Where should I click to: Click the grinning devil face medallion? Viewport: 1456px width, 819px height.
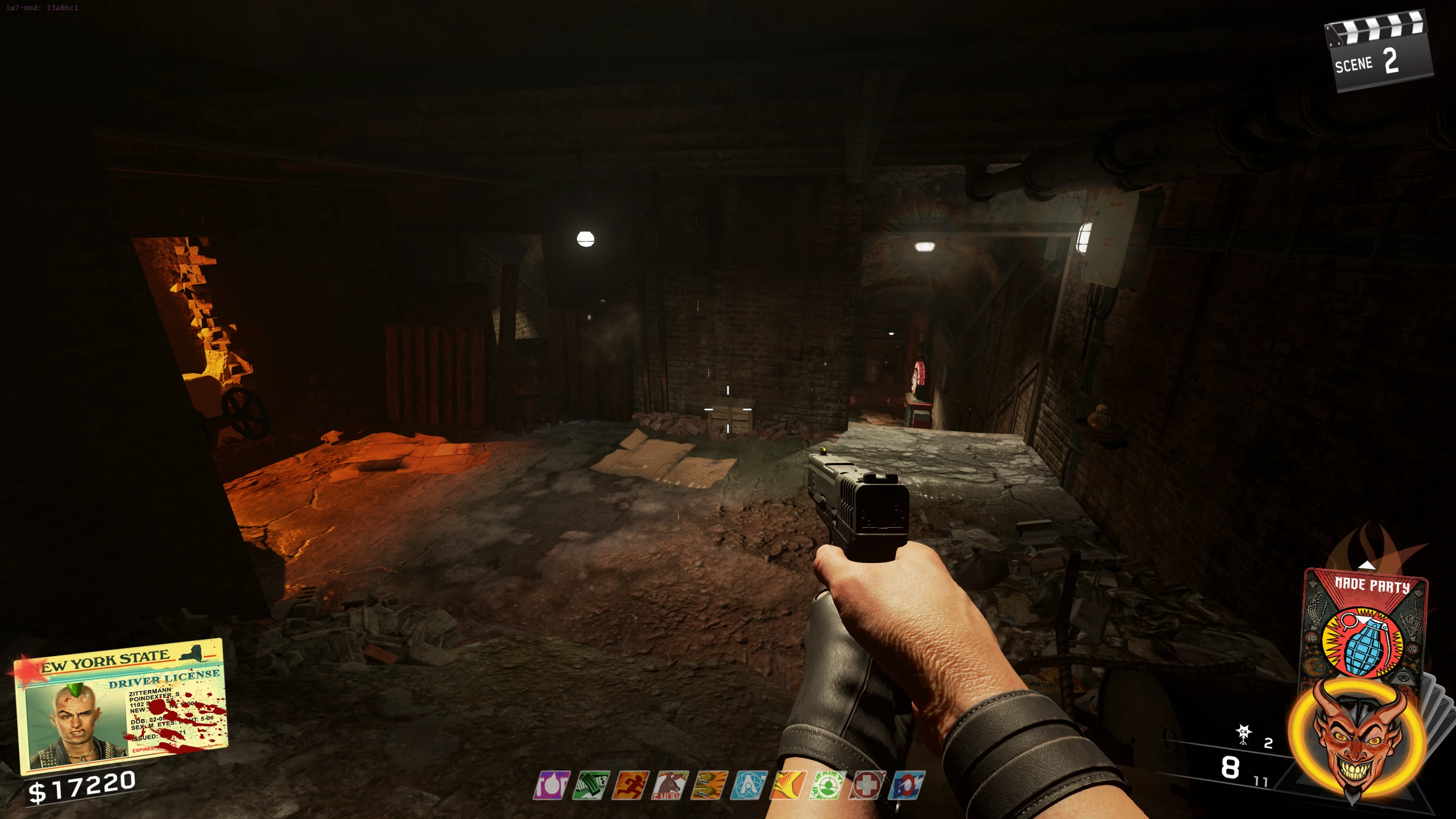[x=1356, y=739]
